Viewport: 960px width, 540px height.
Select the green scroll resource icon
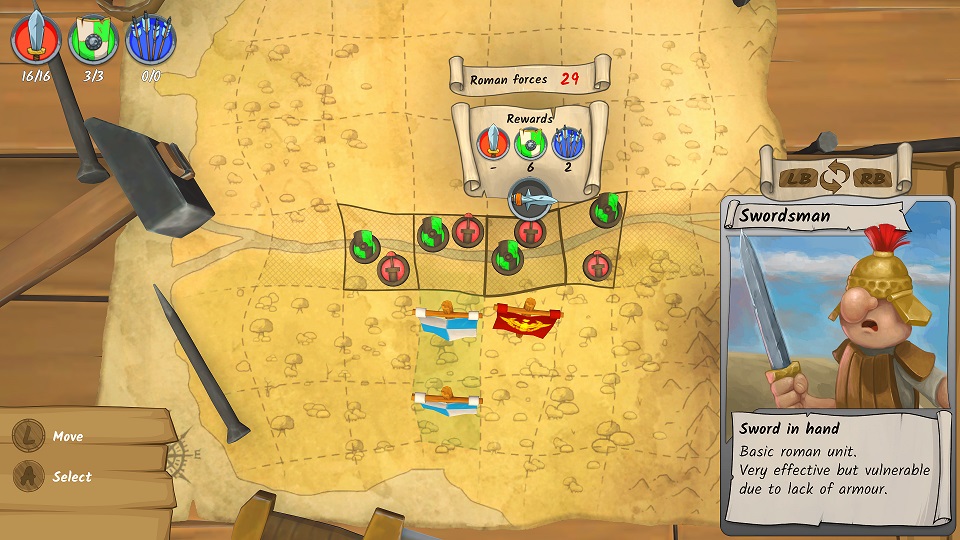tap(93, 40)
